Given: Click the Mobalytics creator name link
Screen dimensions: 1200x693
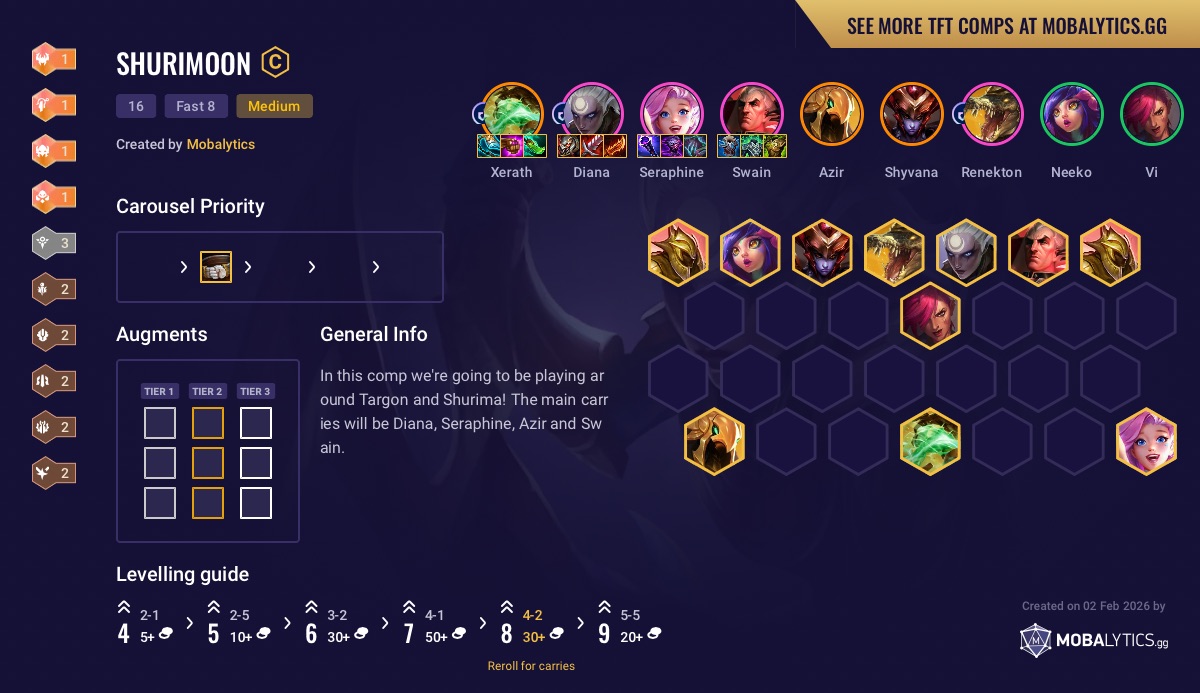Looking at the screenshot, I should point(220,144).
